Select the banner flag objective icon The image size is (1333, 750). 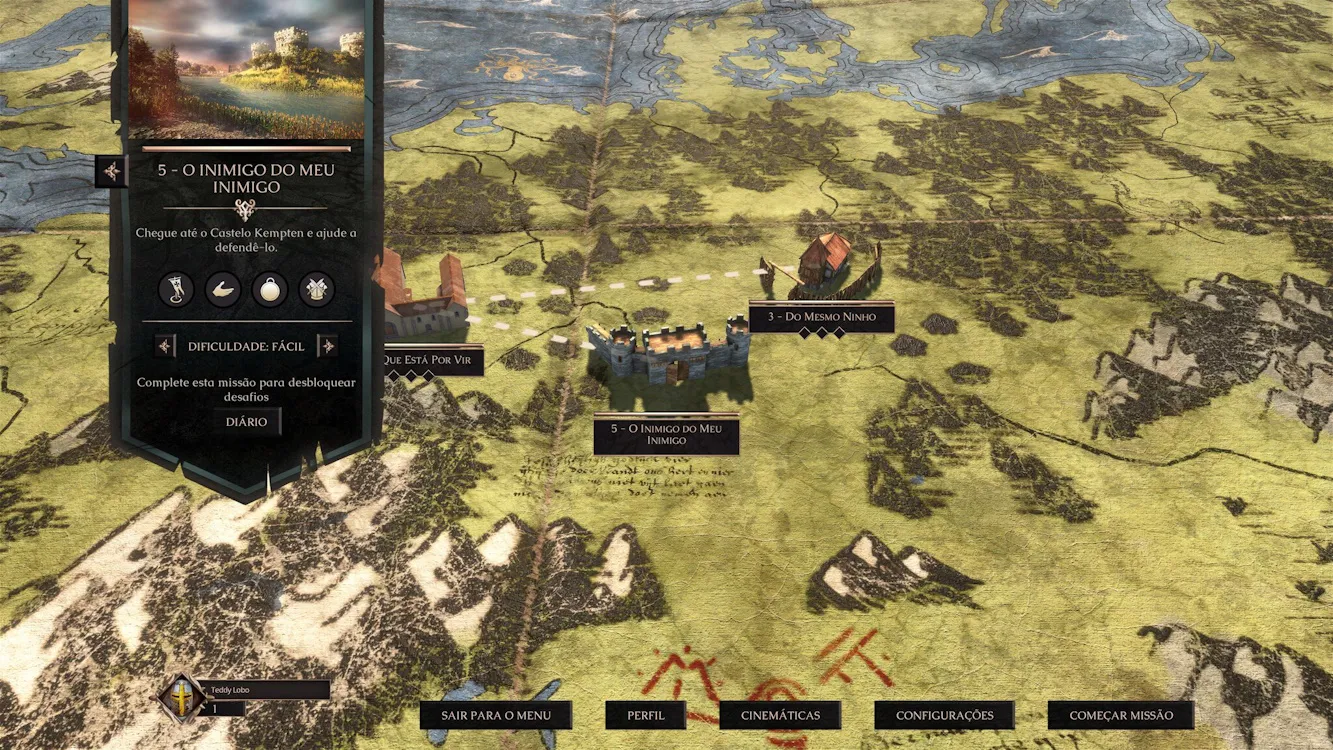click(175, 290)
